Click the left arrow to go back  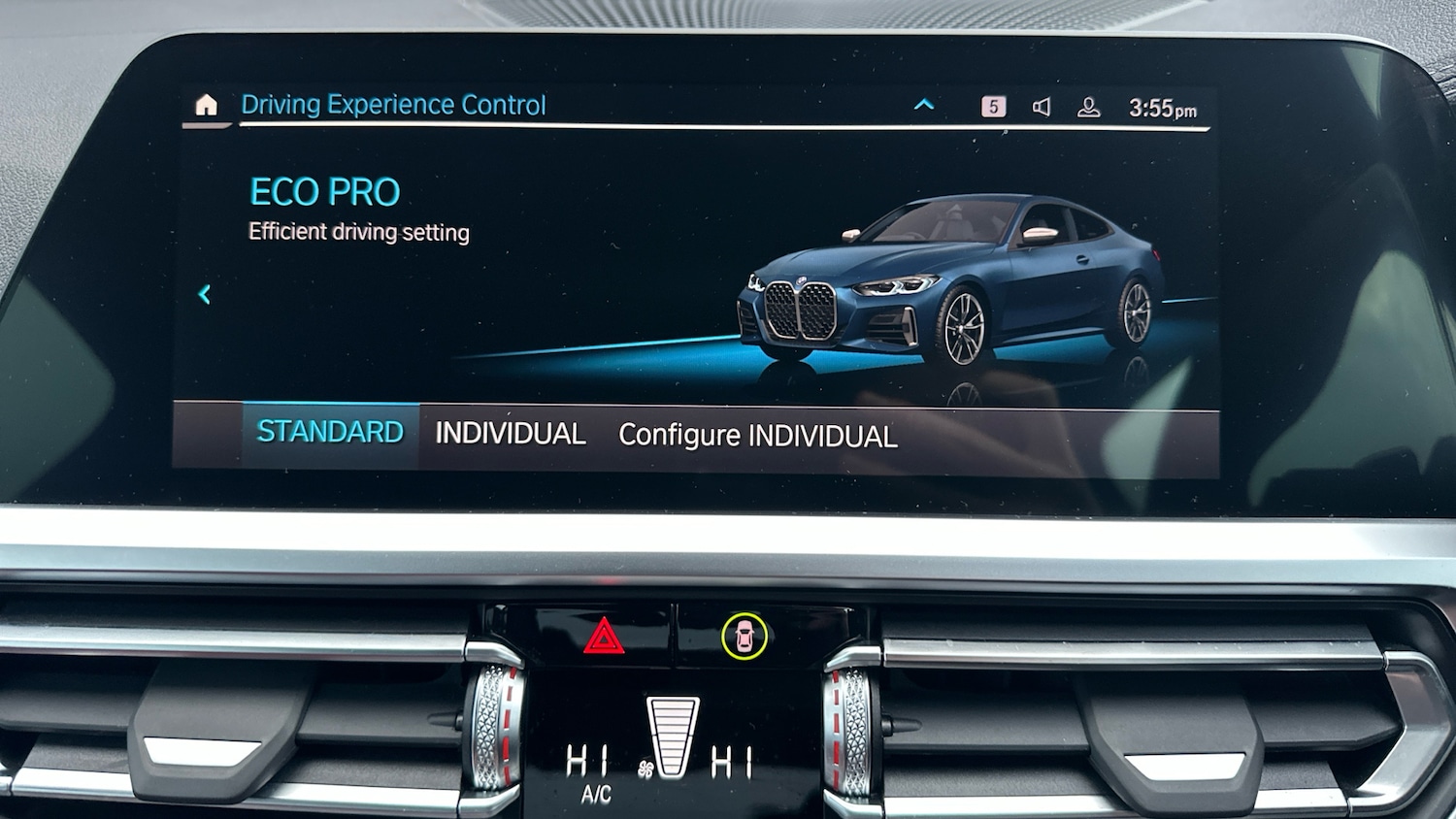coord(205,294)
